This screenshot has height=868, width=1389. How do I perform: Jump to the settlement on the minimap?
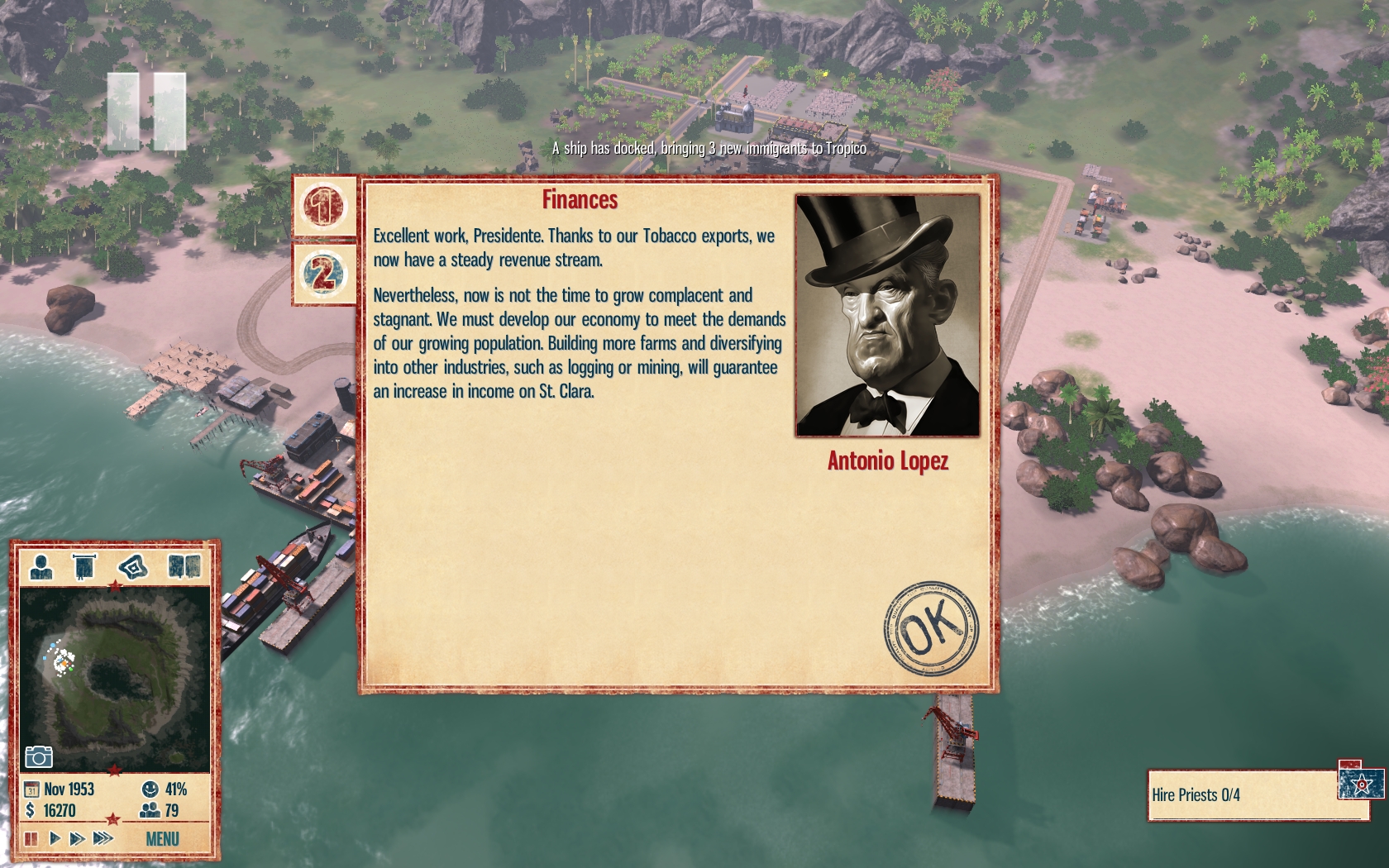coord(62,660)
